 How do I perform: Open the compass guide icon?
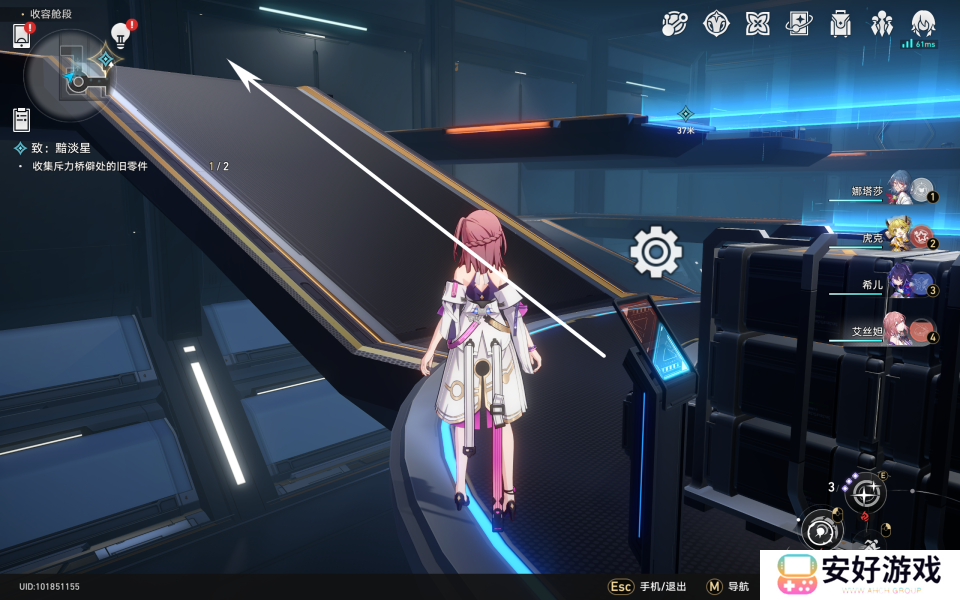[x=716, y=22]
